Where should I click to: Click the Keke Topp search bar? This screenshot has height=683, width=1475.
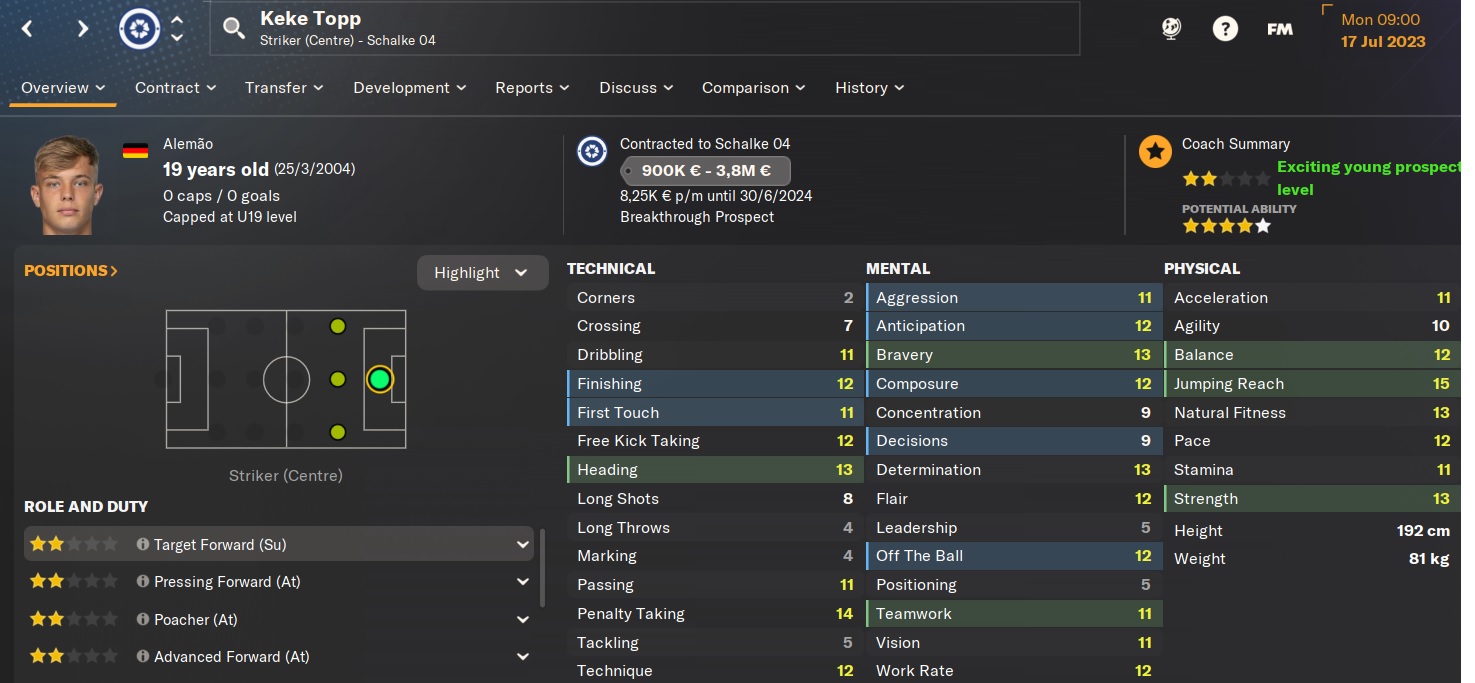click(x=645, y=28)
